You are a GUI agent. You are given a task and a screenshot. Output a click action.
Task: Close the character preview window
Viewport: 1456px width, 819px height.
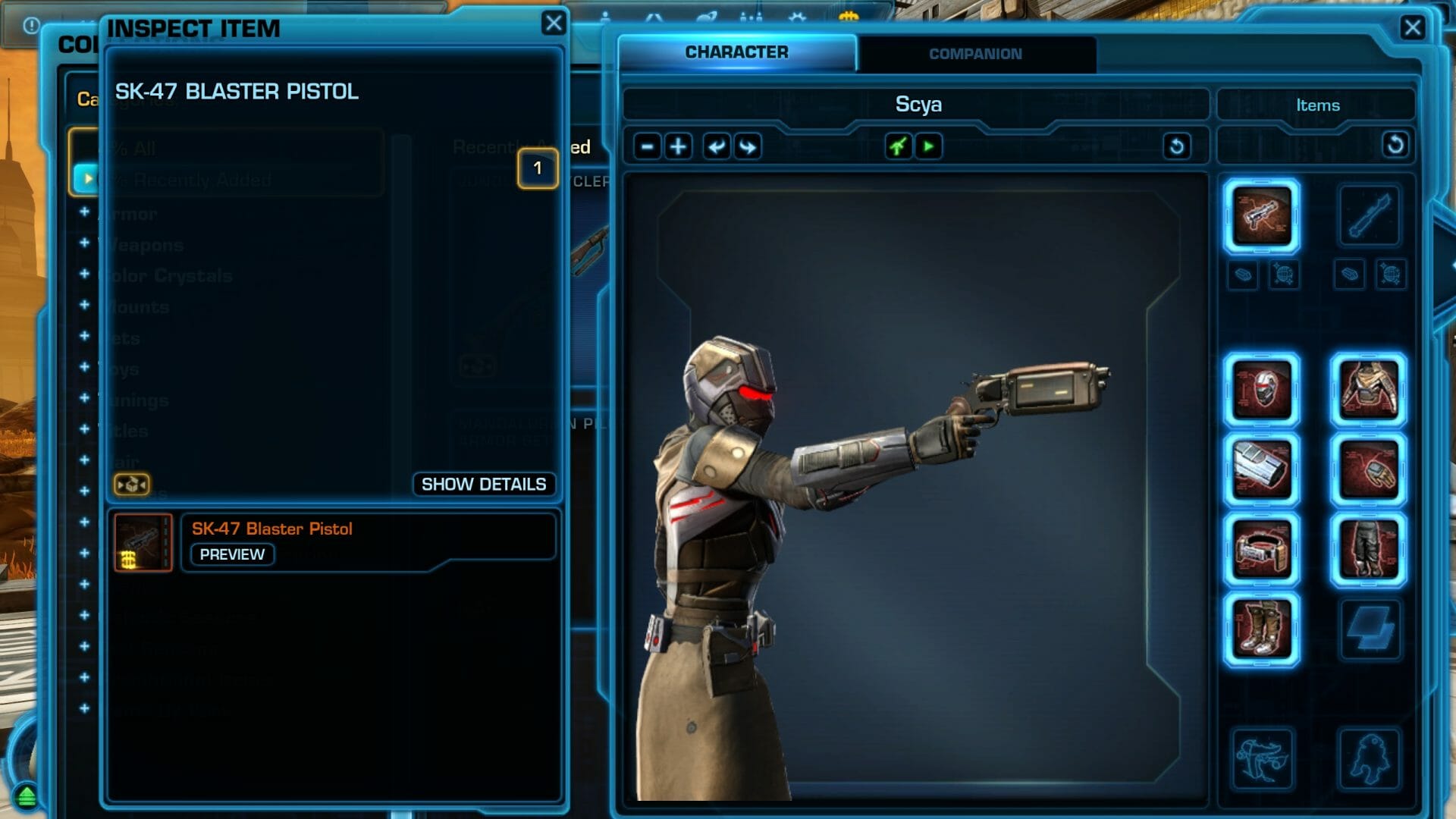pyautogui.click(x=1412, y=28)
